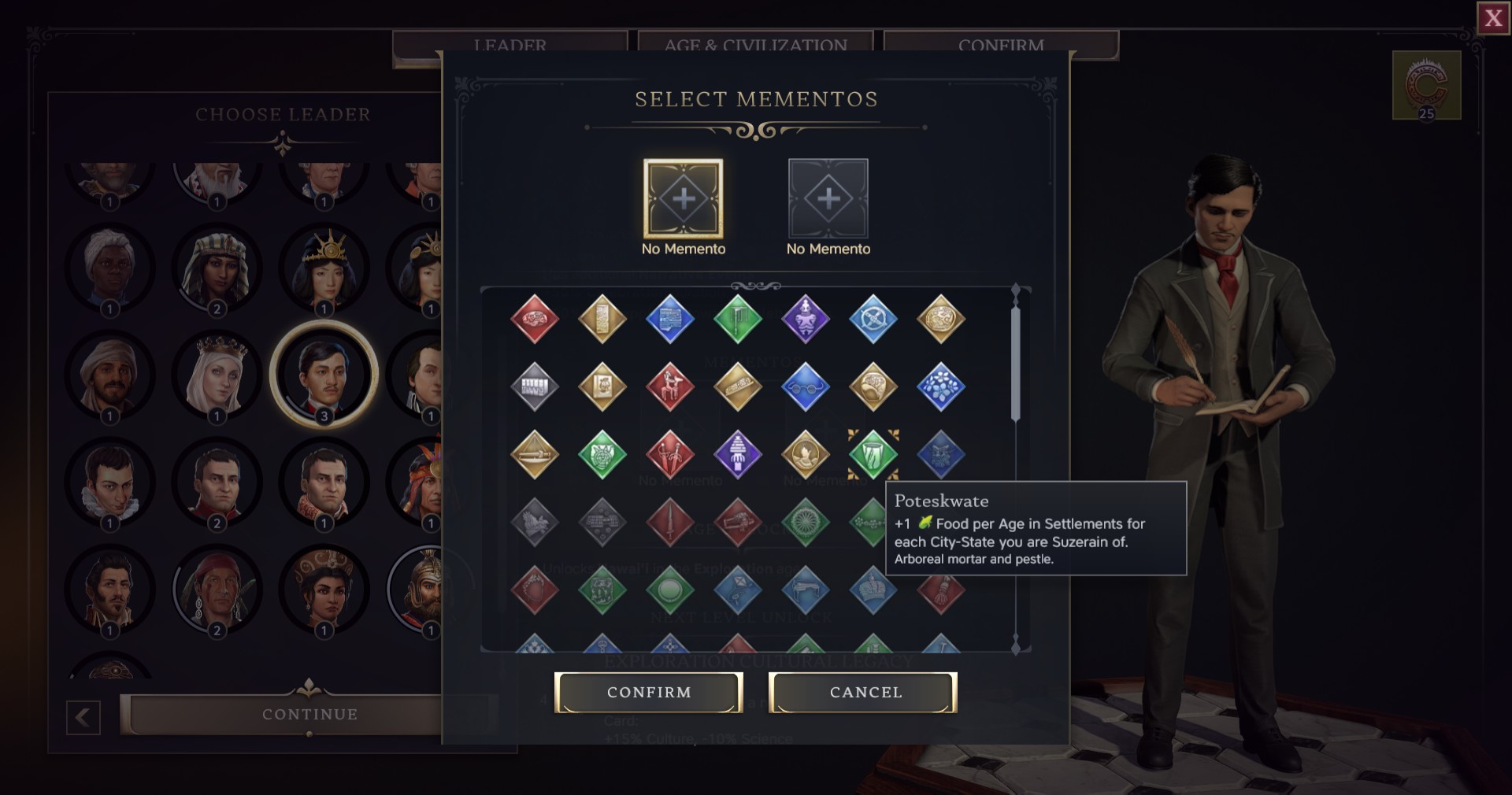Screen dimensions: 1512x795
Task: Select the red horse rider memento
Action: pos(669,386)
